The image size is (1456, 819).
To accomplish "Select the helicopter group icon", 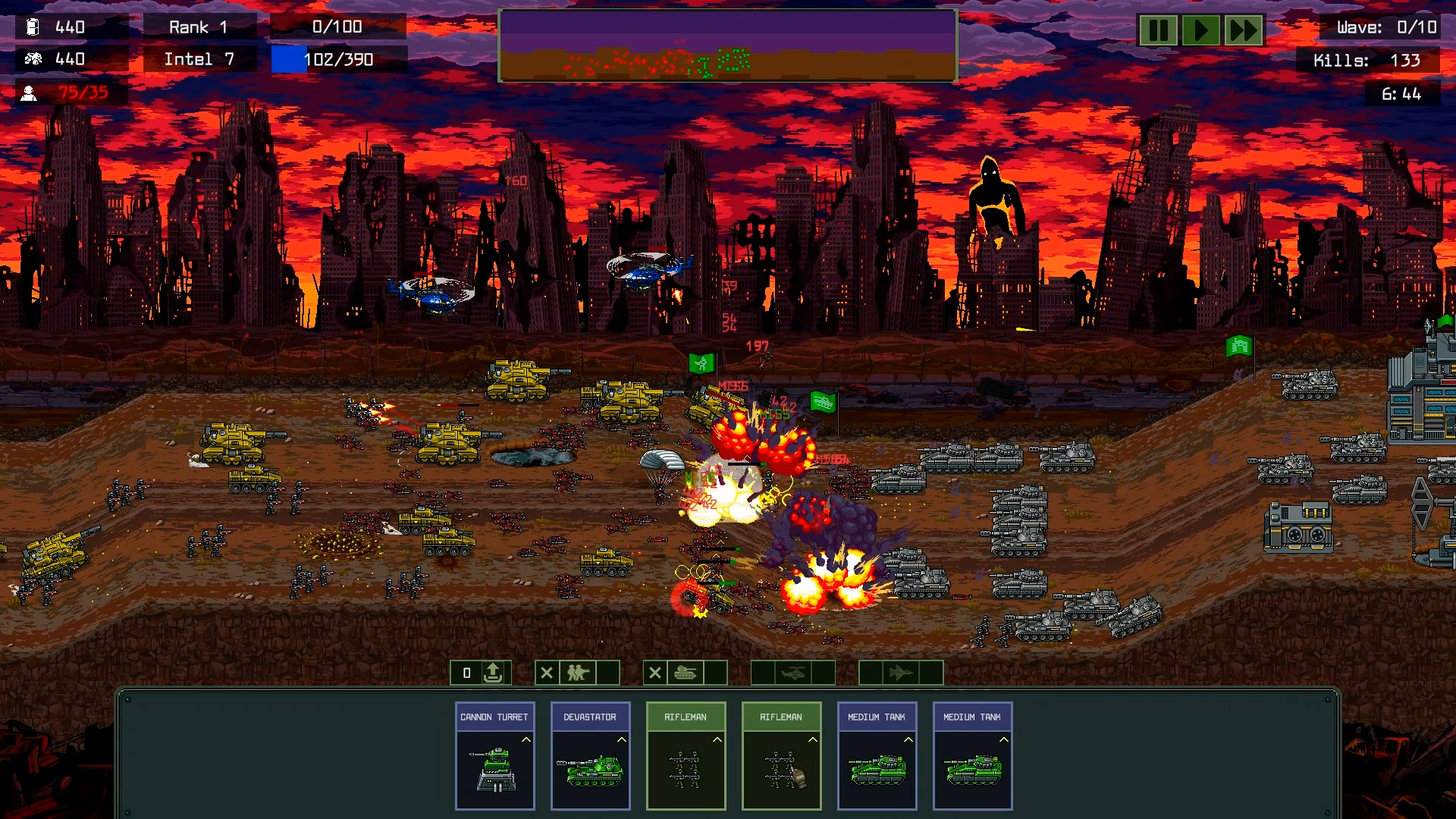I will tap(793, 673).
